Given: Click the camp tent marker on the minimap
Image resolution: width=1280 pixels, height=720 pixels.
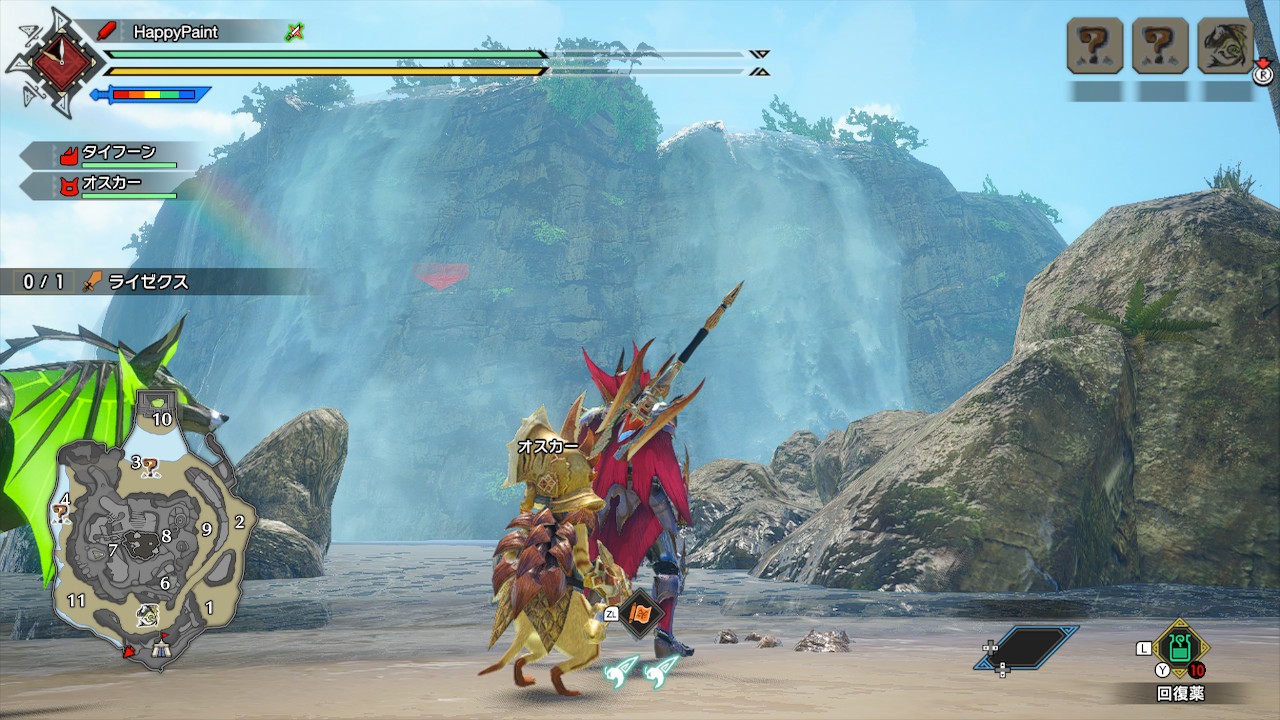Looking at the screenshot, I should point(163,650).
